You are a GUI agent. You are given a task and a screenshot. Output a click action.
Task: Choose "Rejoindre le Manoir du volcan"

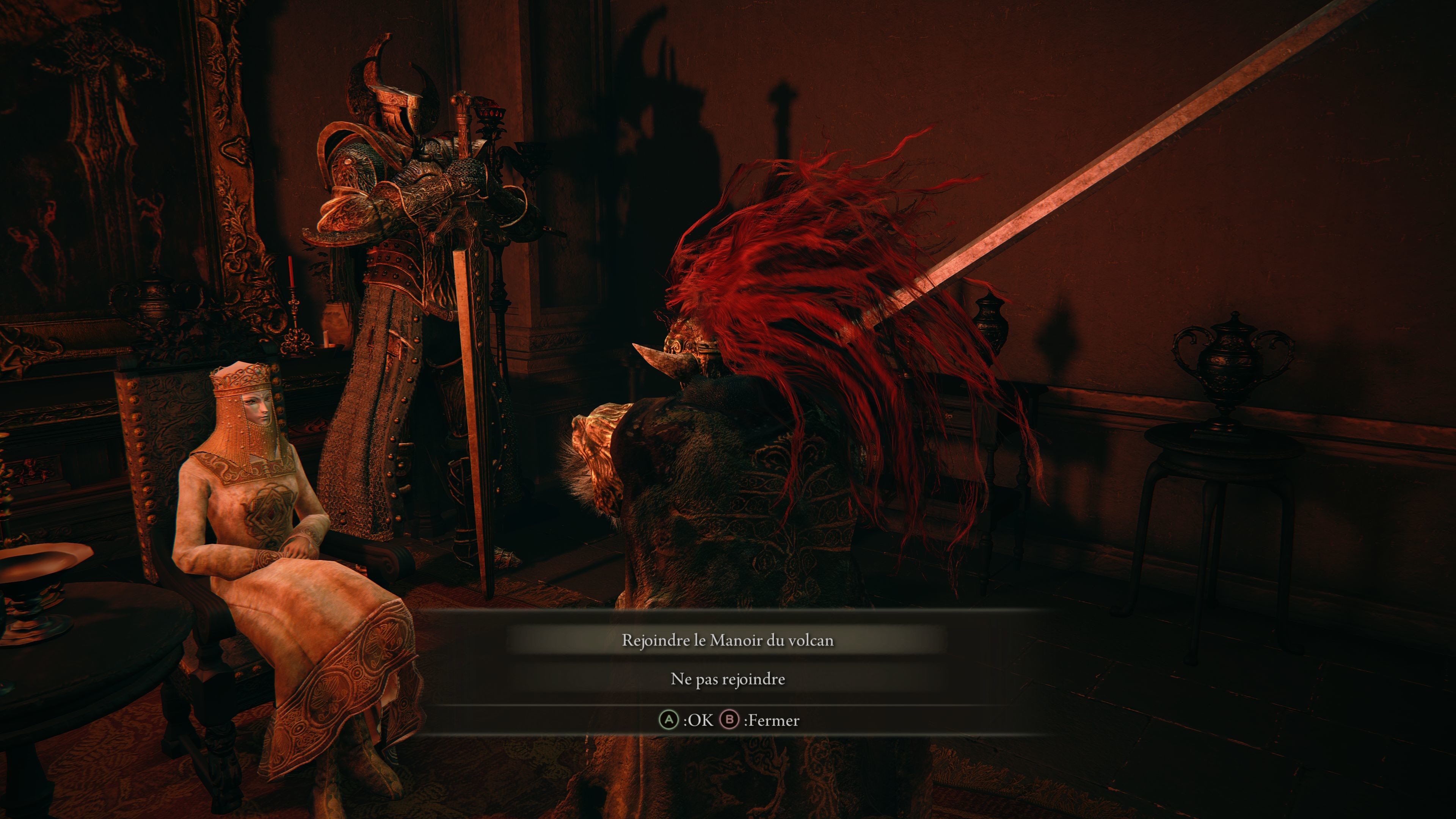[x=728, y=640]
